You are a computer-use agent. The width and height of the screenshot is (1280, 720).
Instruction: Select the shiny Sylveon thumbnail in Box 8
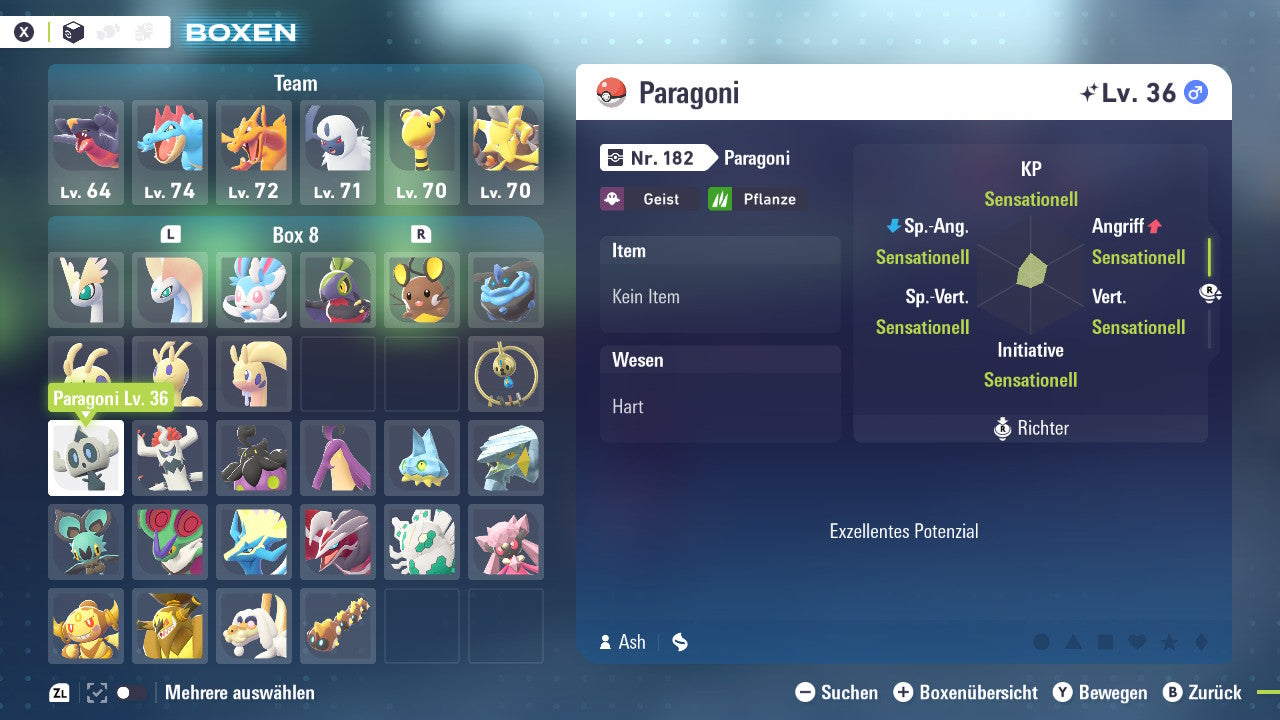253,289
